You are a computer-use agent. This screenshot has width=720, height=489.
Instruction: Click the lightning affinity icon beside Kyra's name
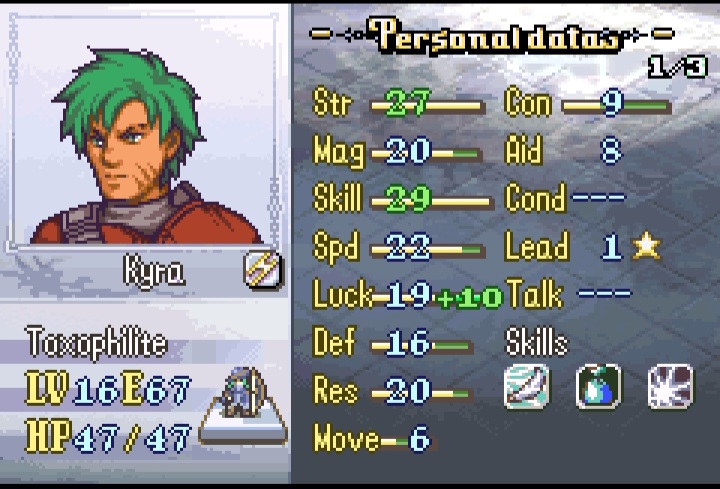click(x=263, y=270)
